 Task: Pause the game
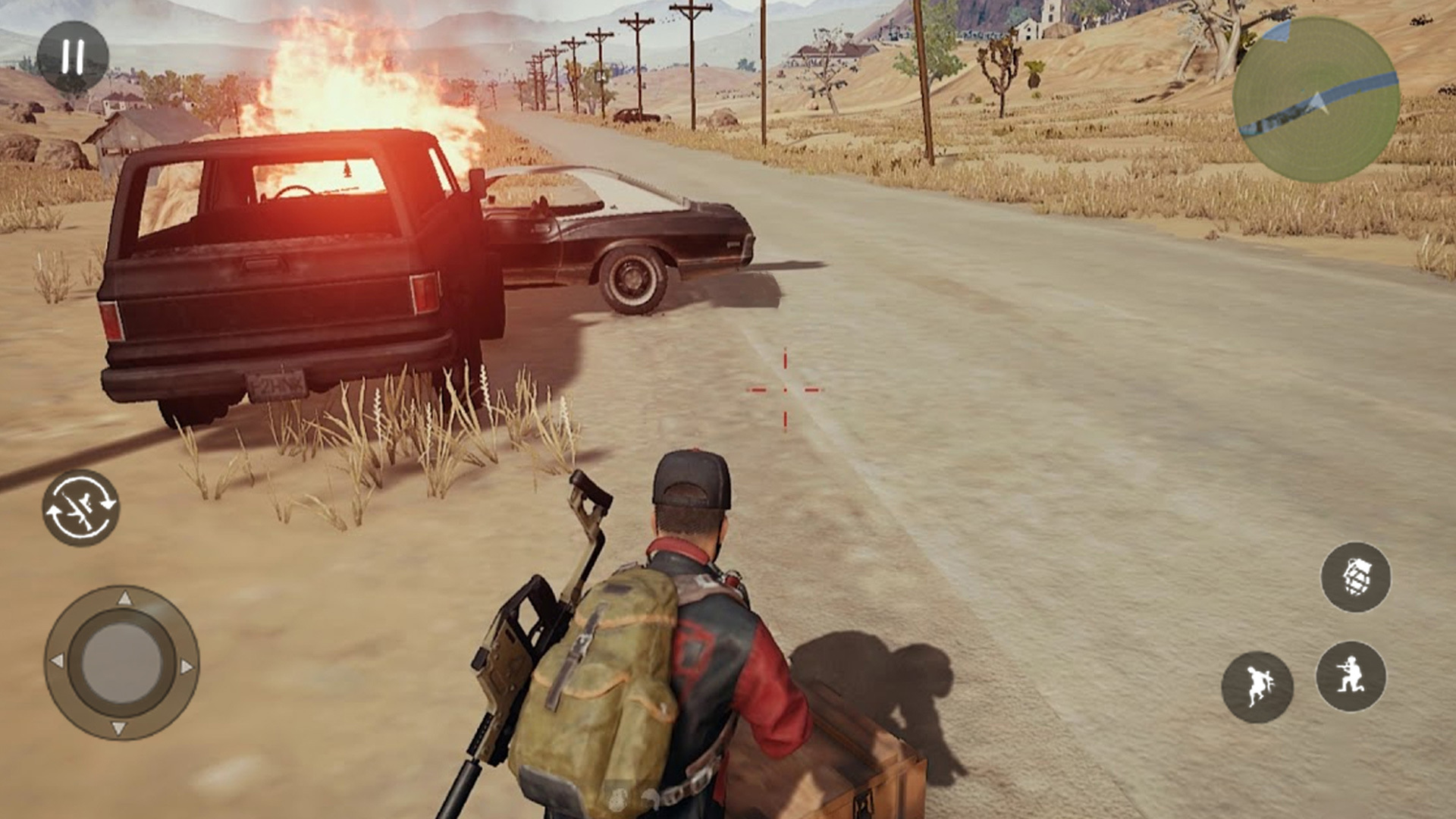[73, 57]
